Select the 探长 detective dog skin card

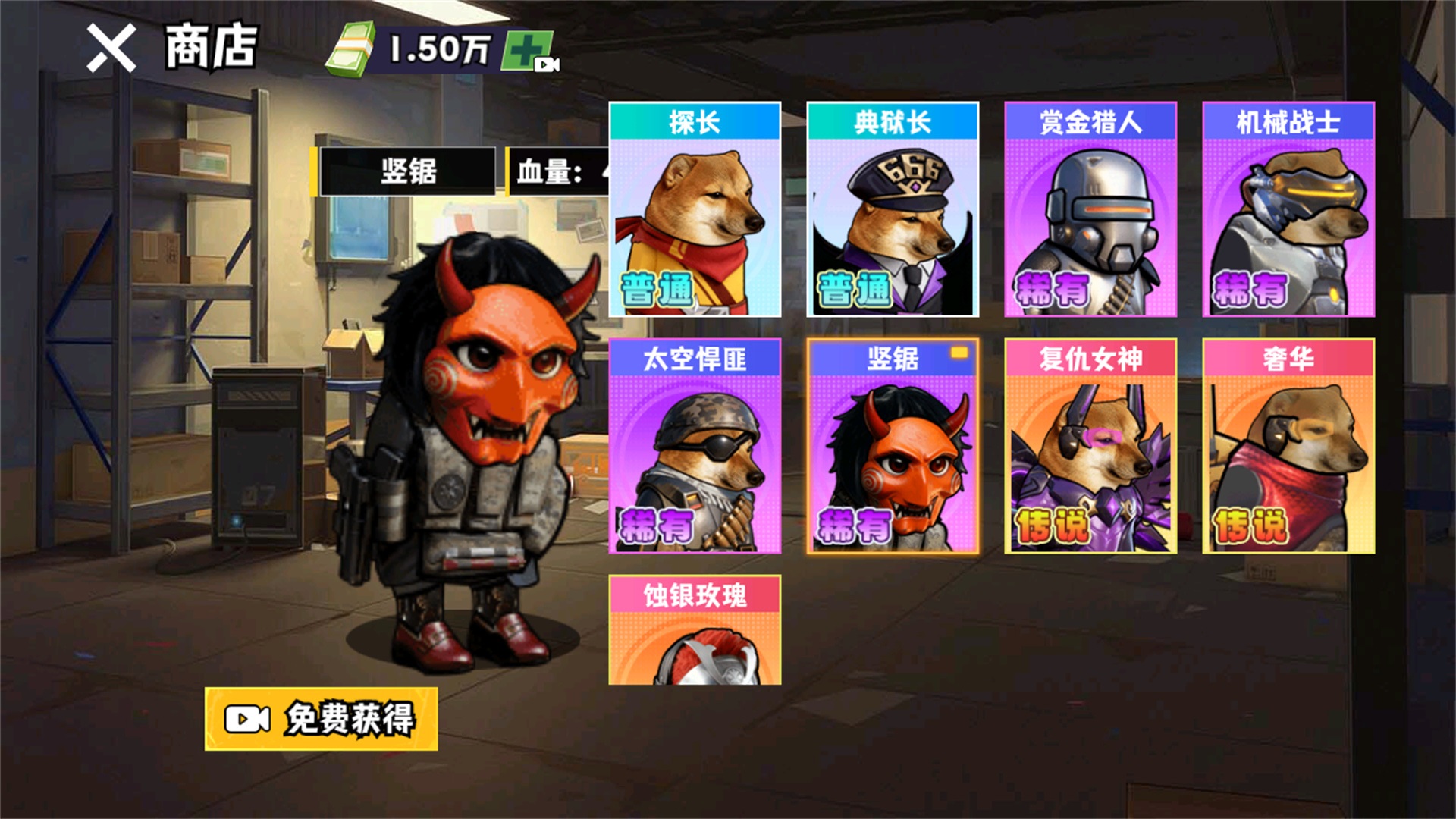point(694,209)
